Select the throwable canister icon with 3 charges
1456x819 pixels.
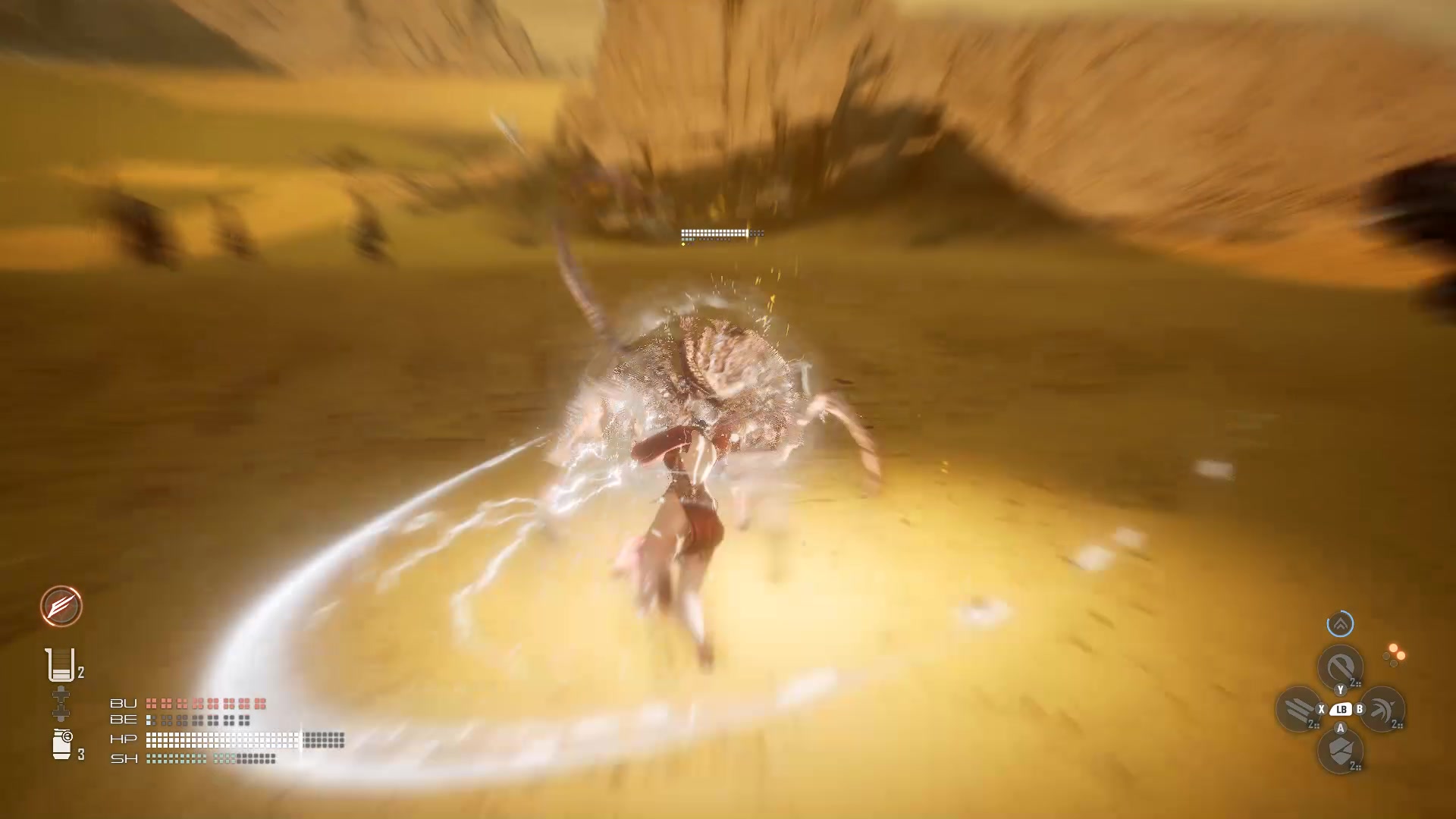pos(61,742)
